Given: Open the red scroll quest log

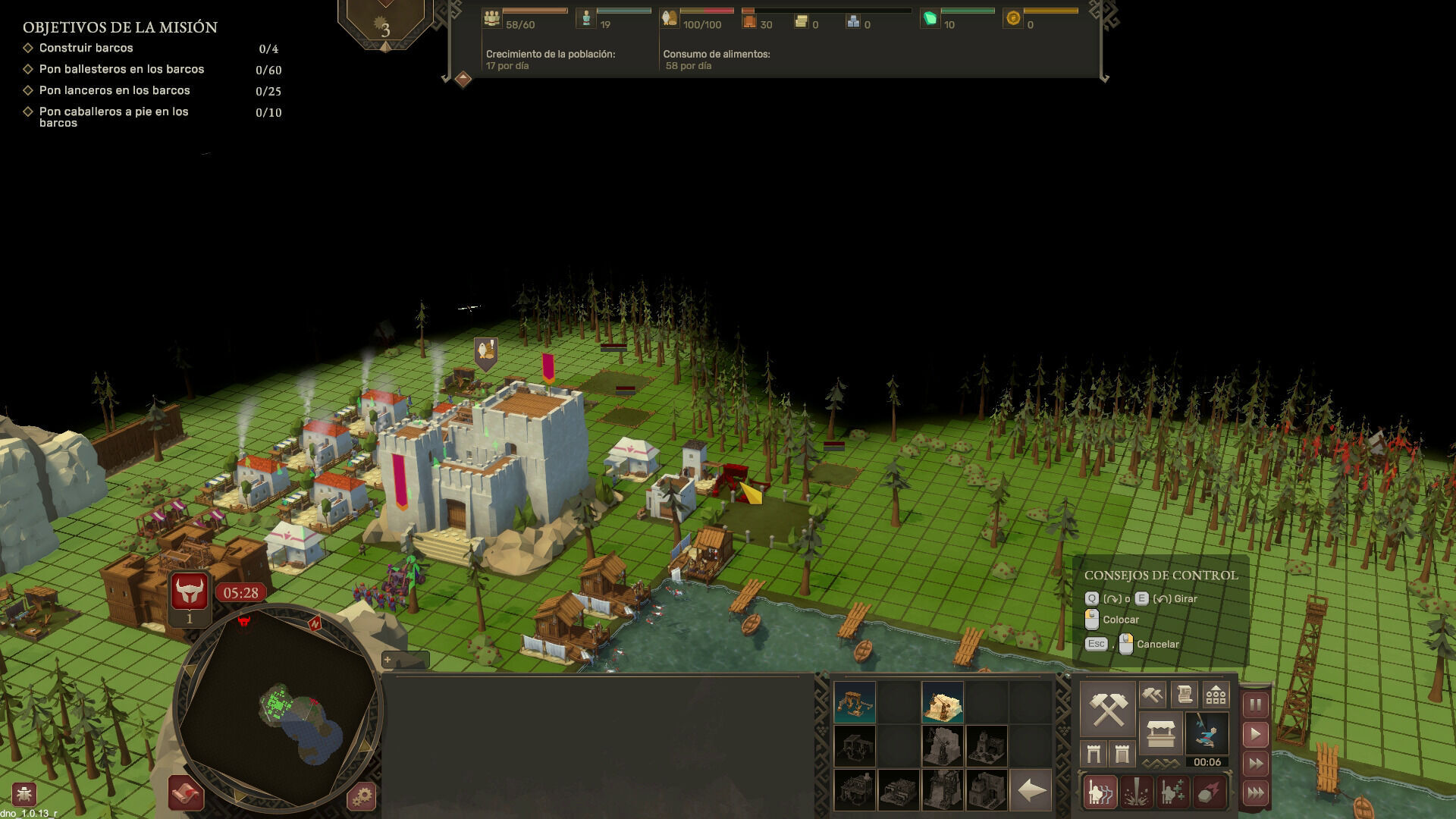Looking at the screenshot, I should [x=186, y=793].
